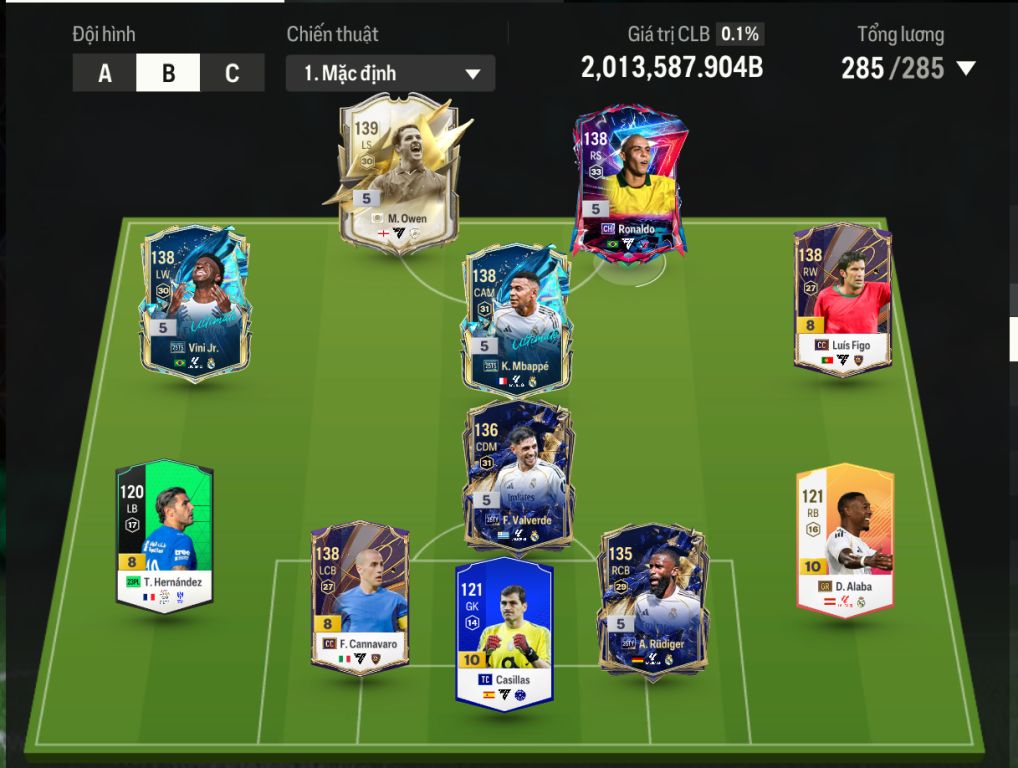Select the Luís Figo right wing card
This screenshot has width=1018, height=768.
(842, 298)
